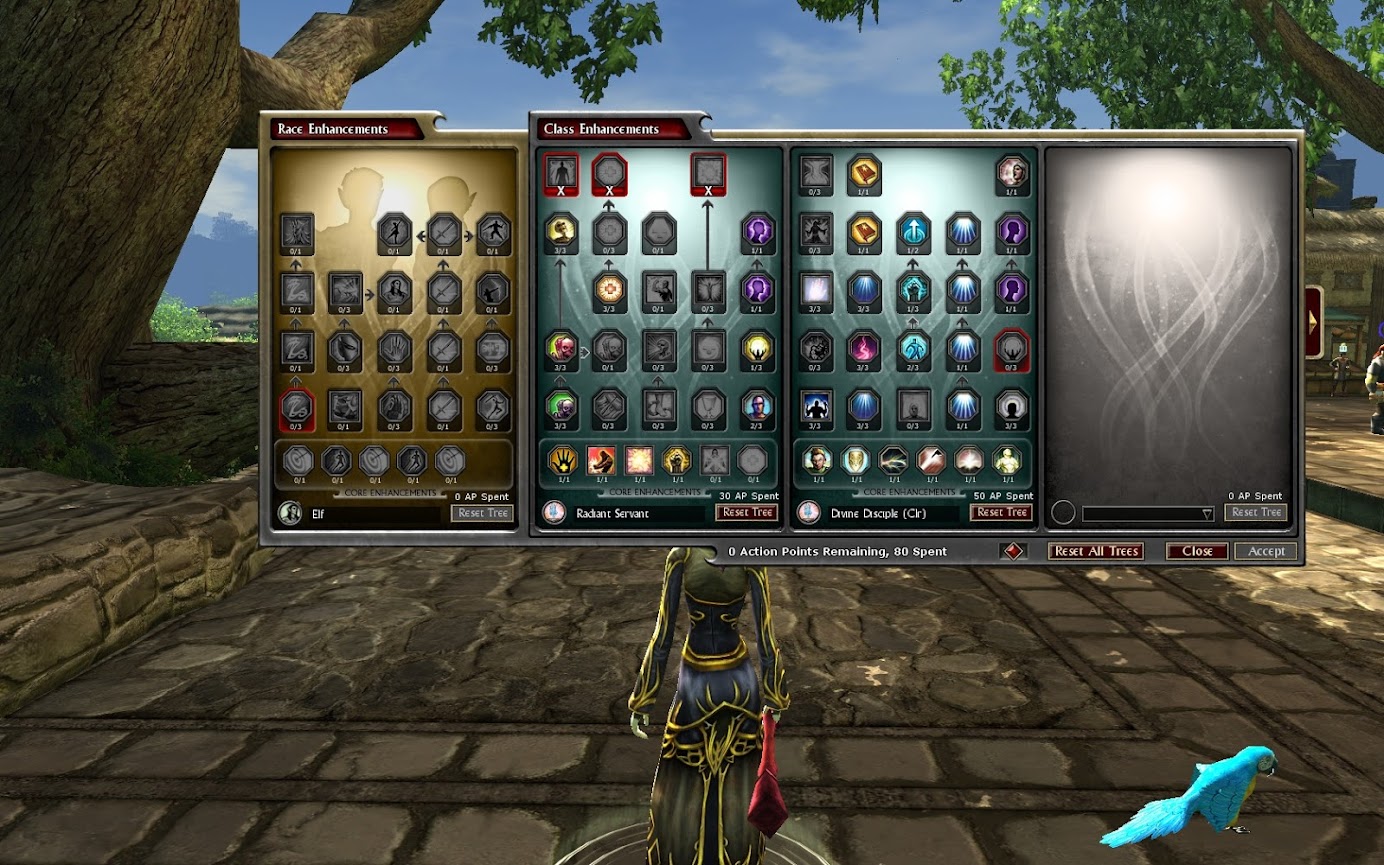Close the enhancements window
Image resolution: width=1384 pixels, height=865 pixels.
coord(1197,551)
